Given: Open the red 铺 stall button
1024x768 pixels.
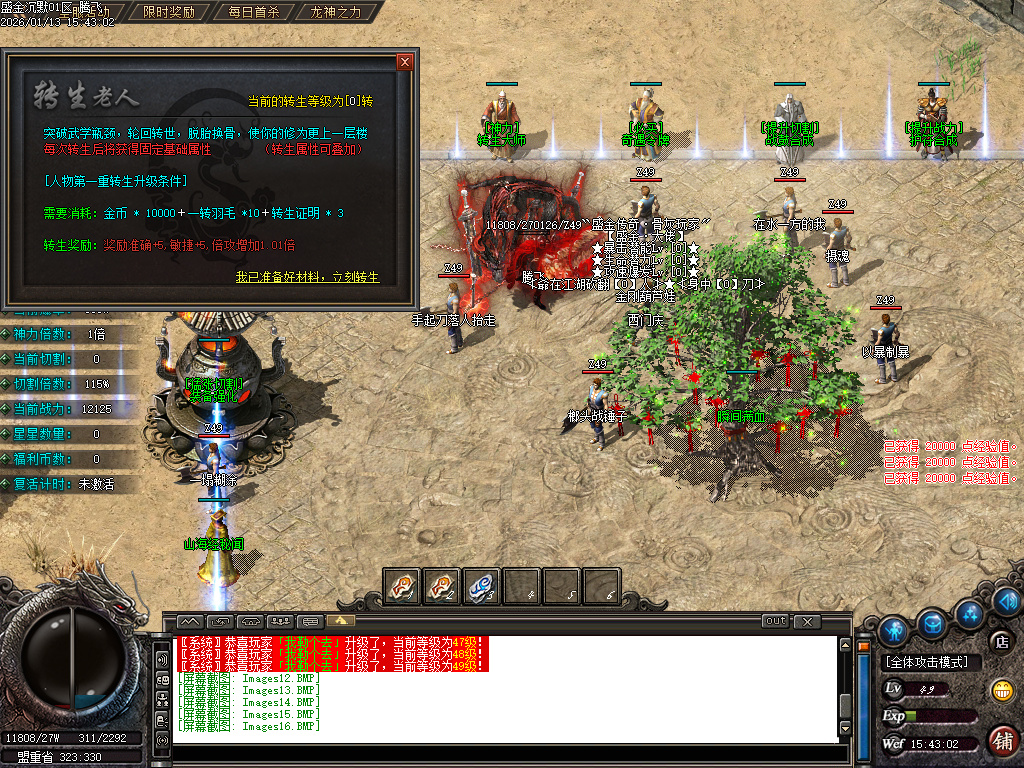Looking at the screenshot, I should click(1002, 740).
